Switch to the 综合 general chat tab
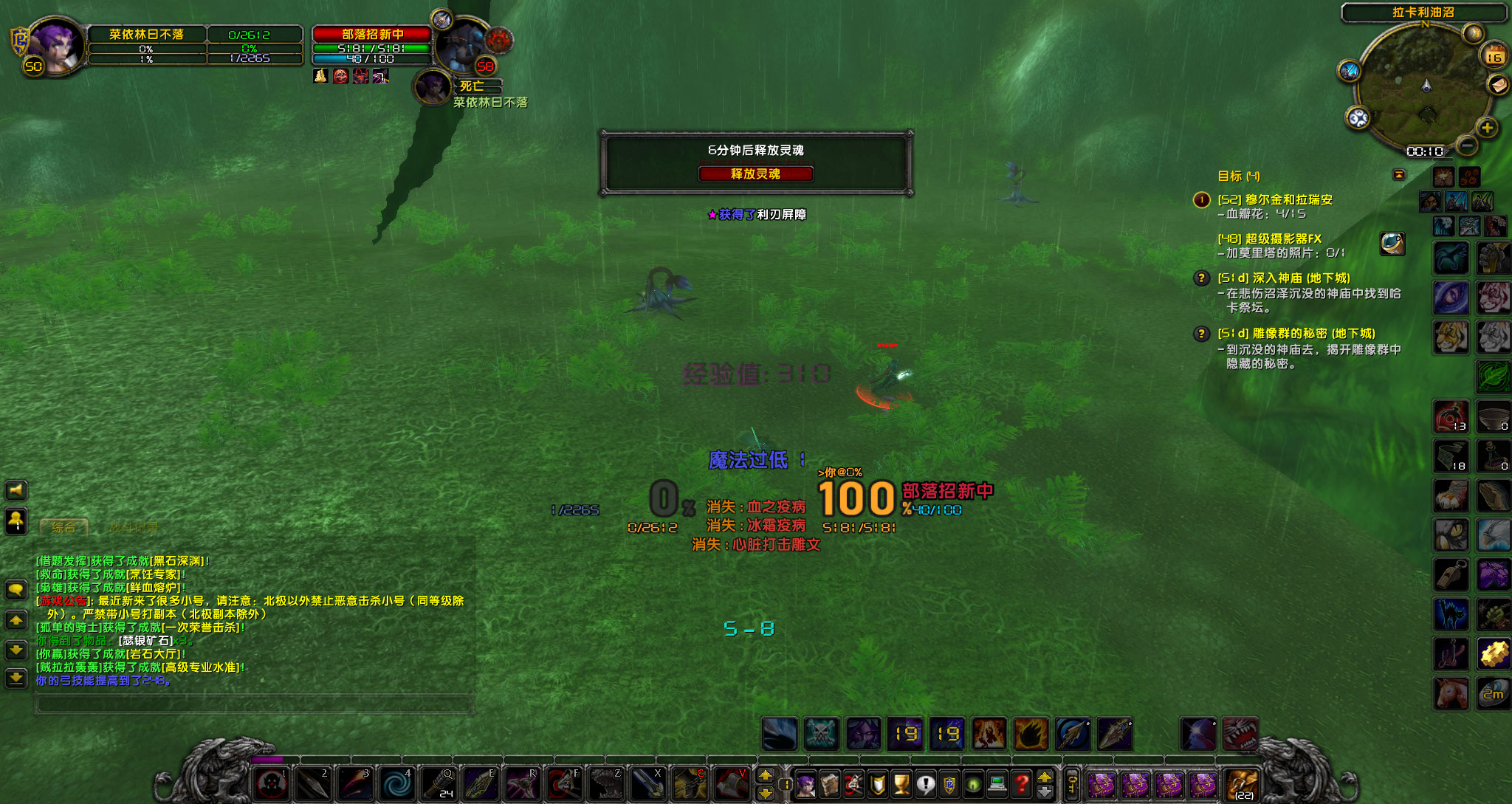 point(63,527)
